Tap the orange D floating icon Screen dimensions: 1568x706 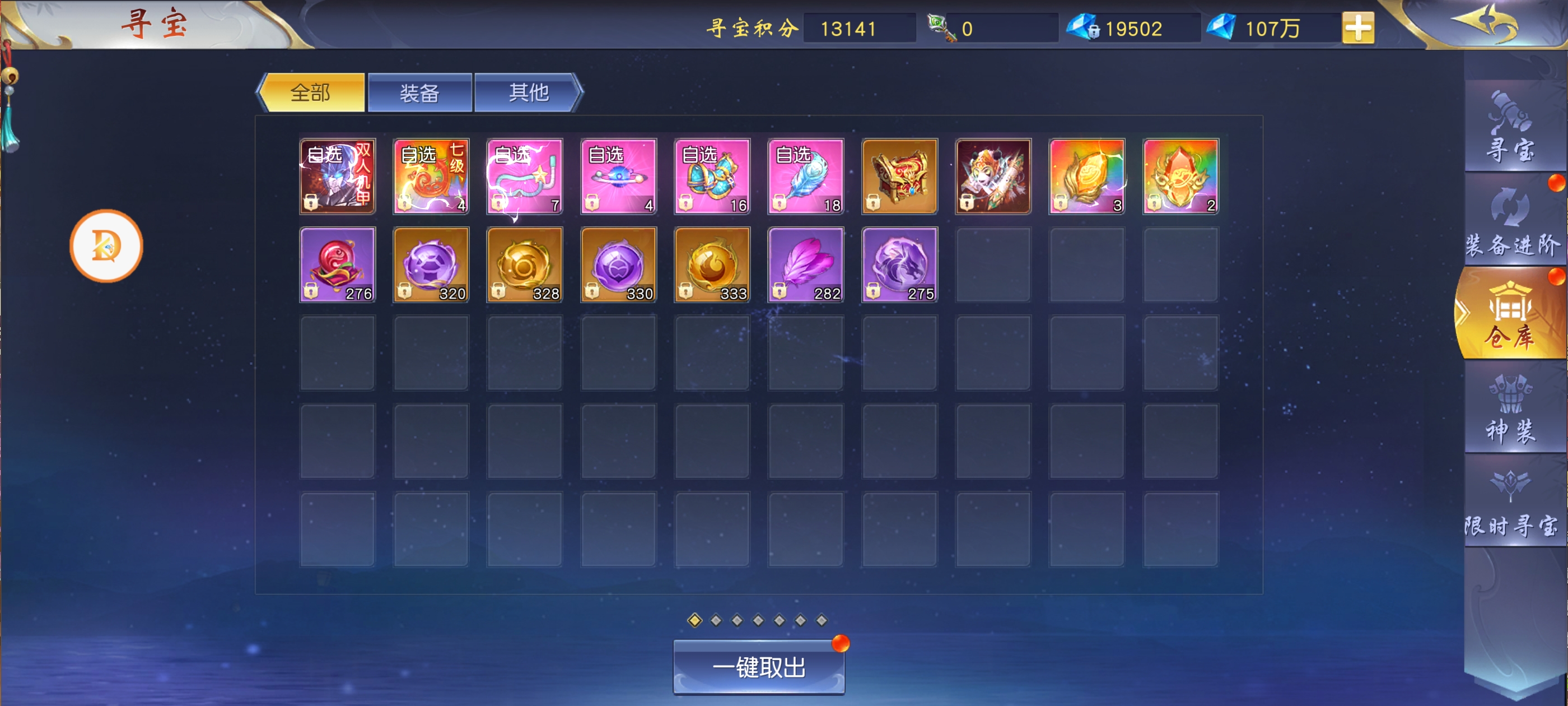[x=106, y=245]
